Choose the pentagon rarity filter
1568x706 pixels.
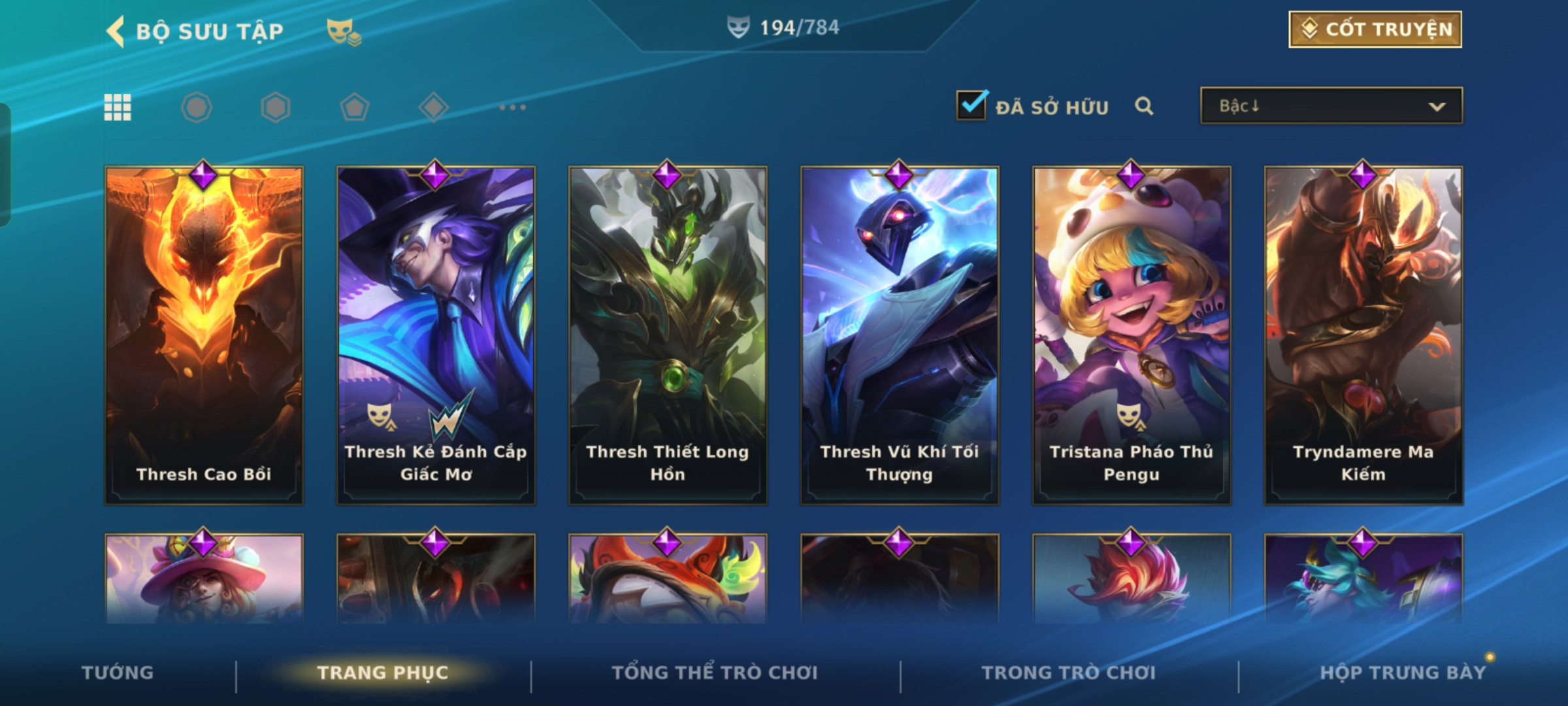pyautogui.click(x=354, y=107)
